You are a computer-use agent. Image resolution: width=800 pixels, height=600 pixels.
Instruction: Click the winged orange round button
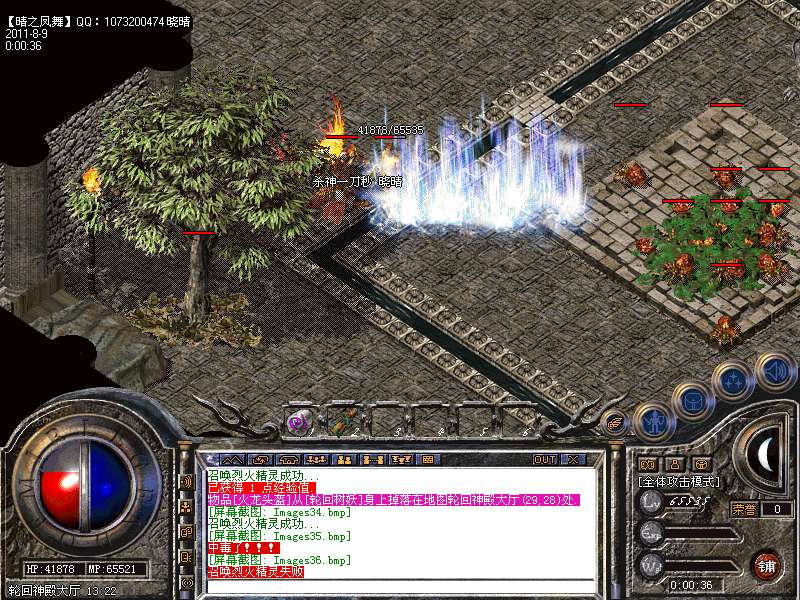tap(615, 423)
